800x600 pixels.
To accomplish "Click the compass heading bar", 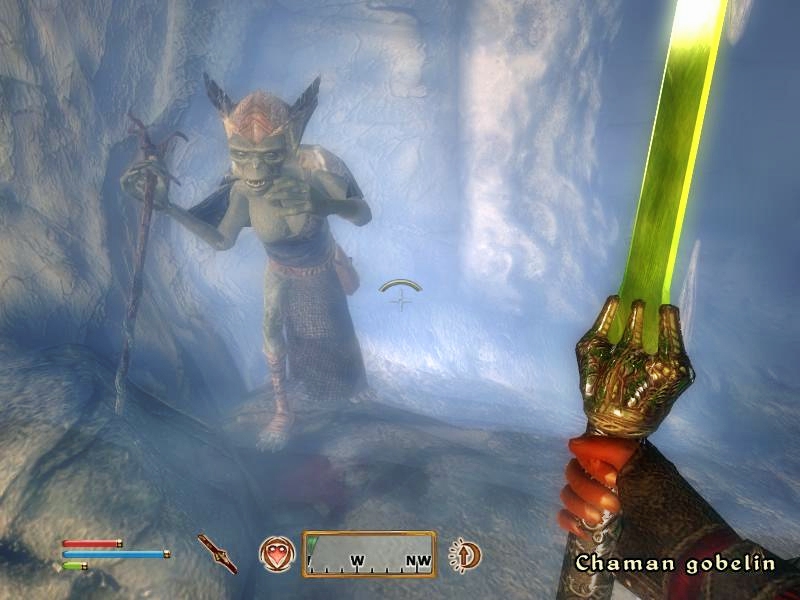I will (370, 554).
